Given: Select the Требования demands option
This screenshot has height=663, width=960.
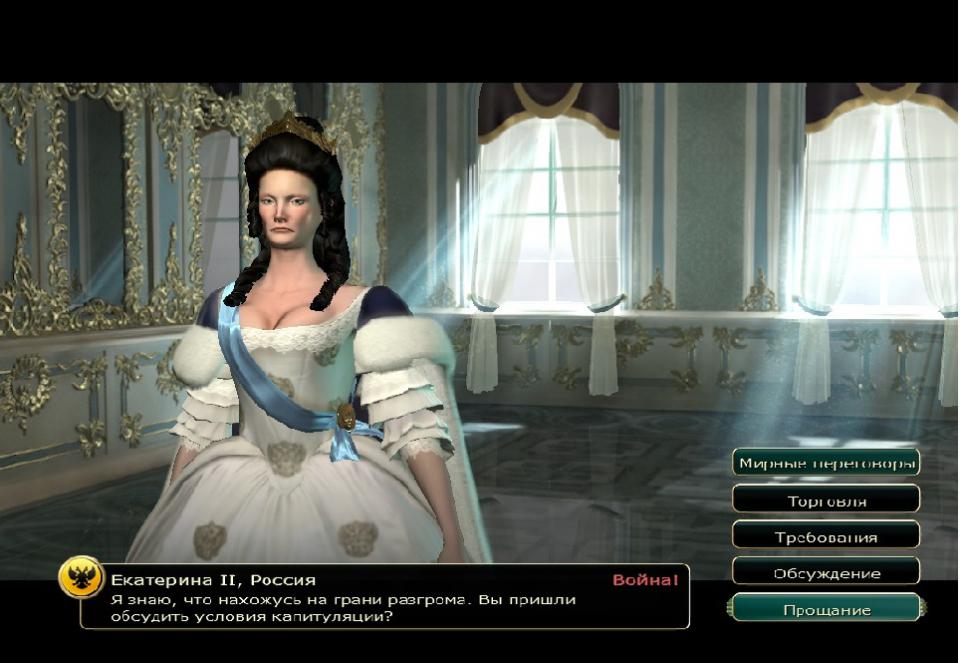Looking at the screenshot, I should click(x=826, y=537).
